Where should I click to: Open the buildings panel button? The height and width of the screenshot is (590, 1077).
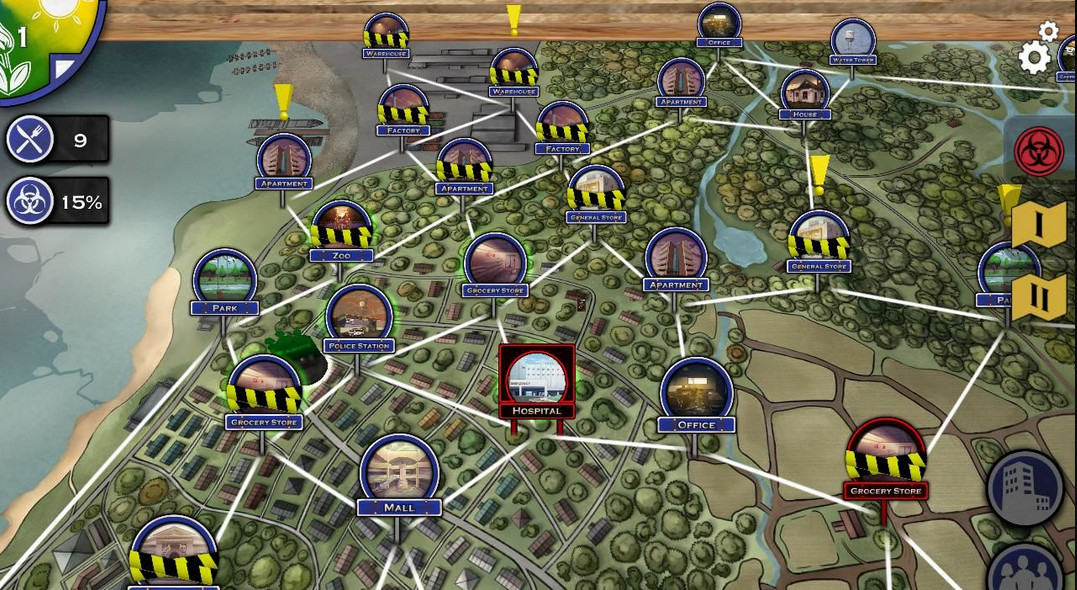[1024, 489]
